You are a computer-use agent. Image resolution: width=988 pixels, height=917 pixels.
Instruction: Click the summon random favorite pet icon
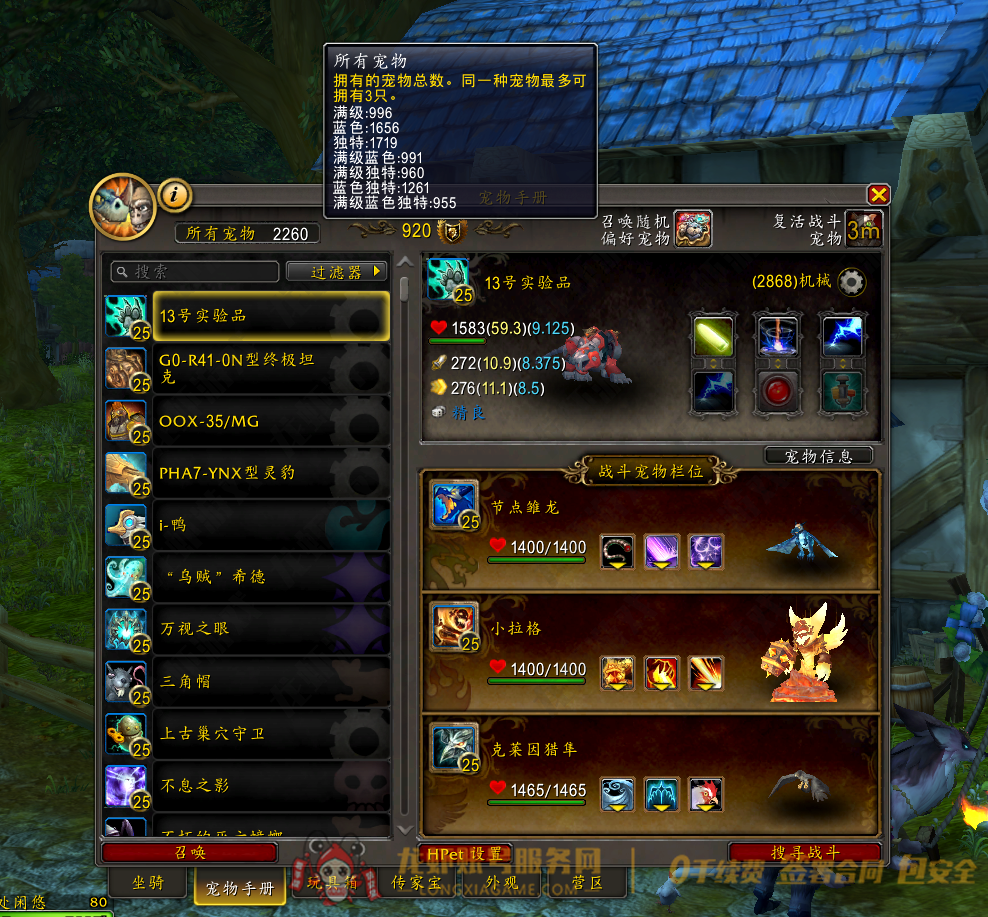[692, 229]
